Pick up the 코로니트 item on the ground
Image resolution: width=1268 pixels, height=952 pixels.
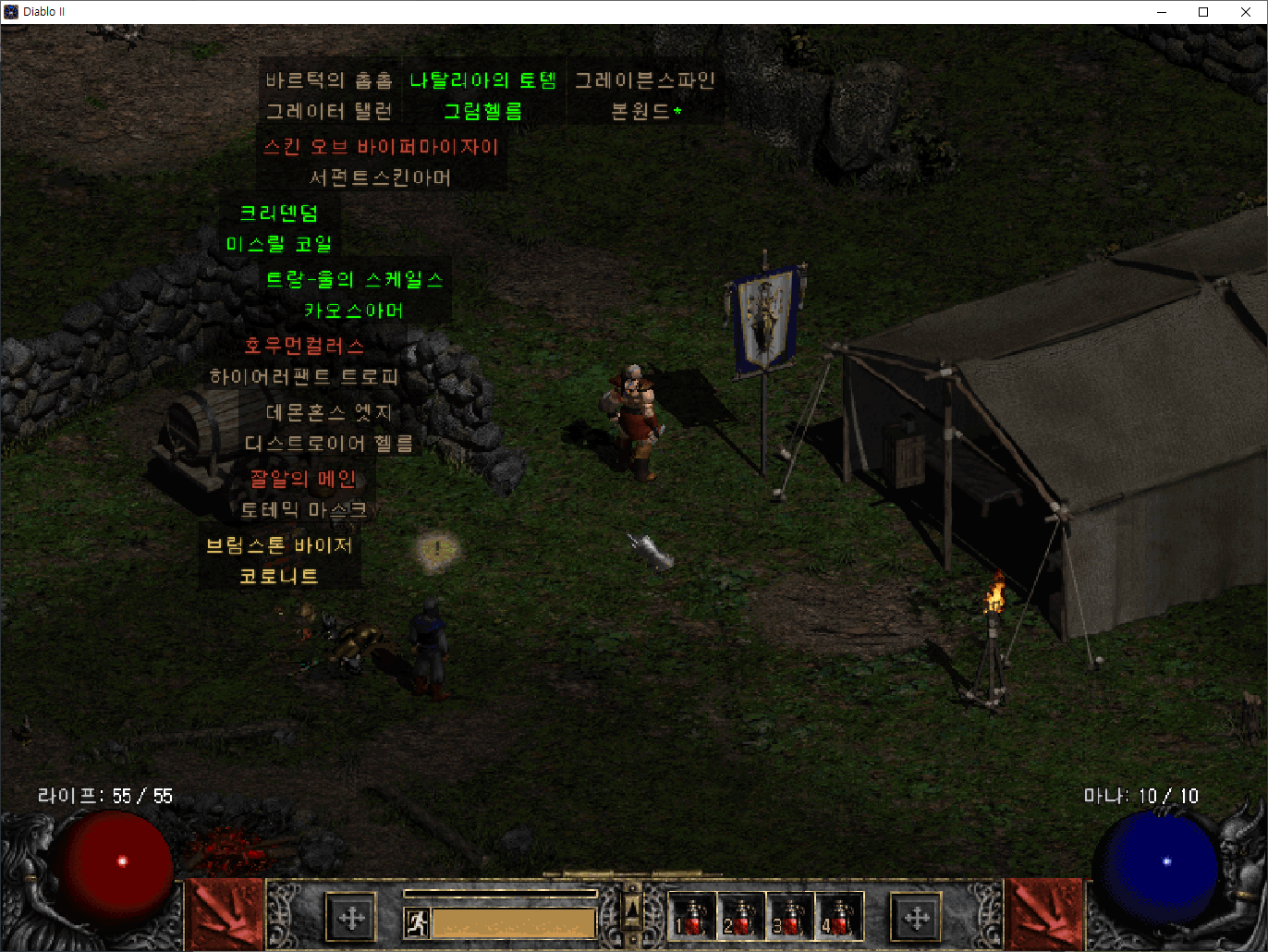pyautogui.click(x=280, y=575)
